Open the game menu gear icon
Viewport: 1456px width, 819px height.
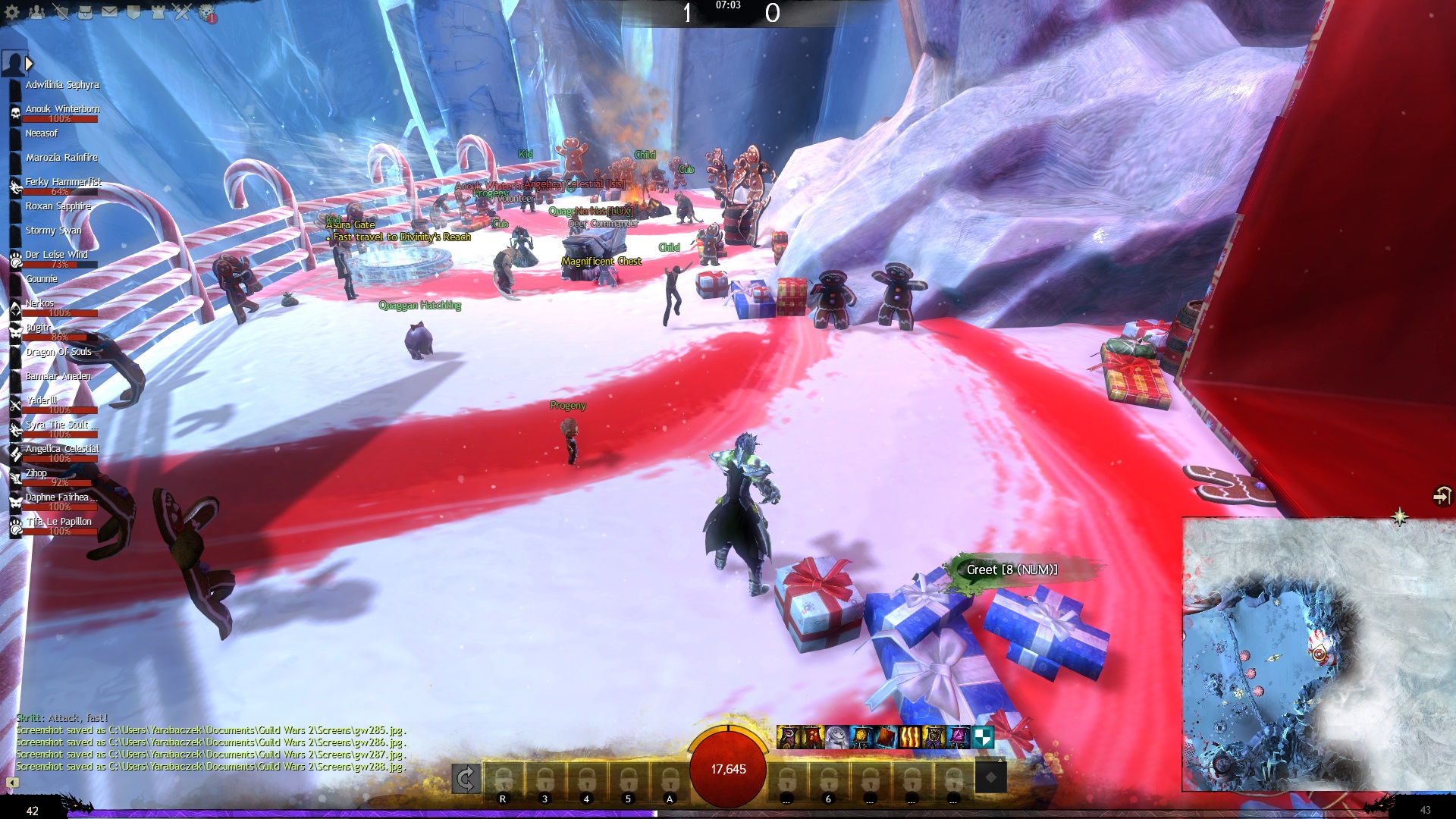pos(12,12)
